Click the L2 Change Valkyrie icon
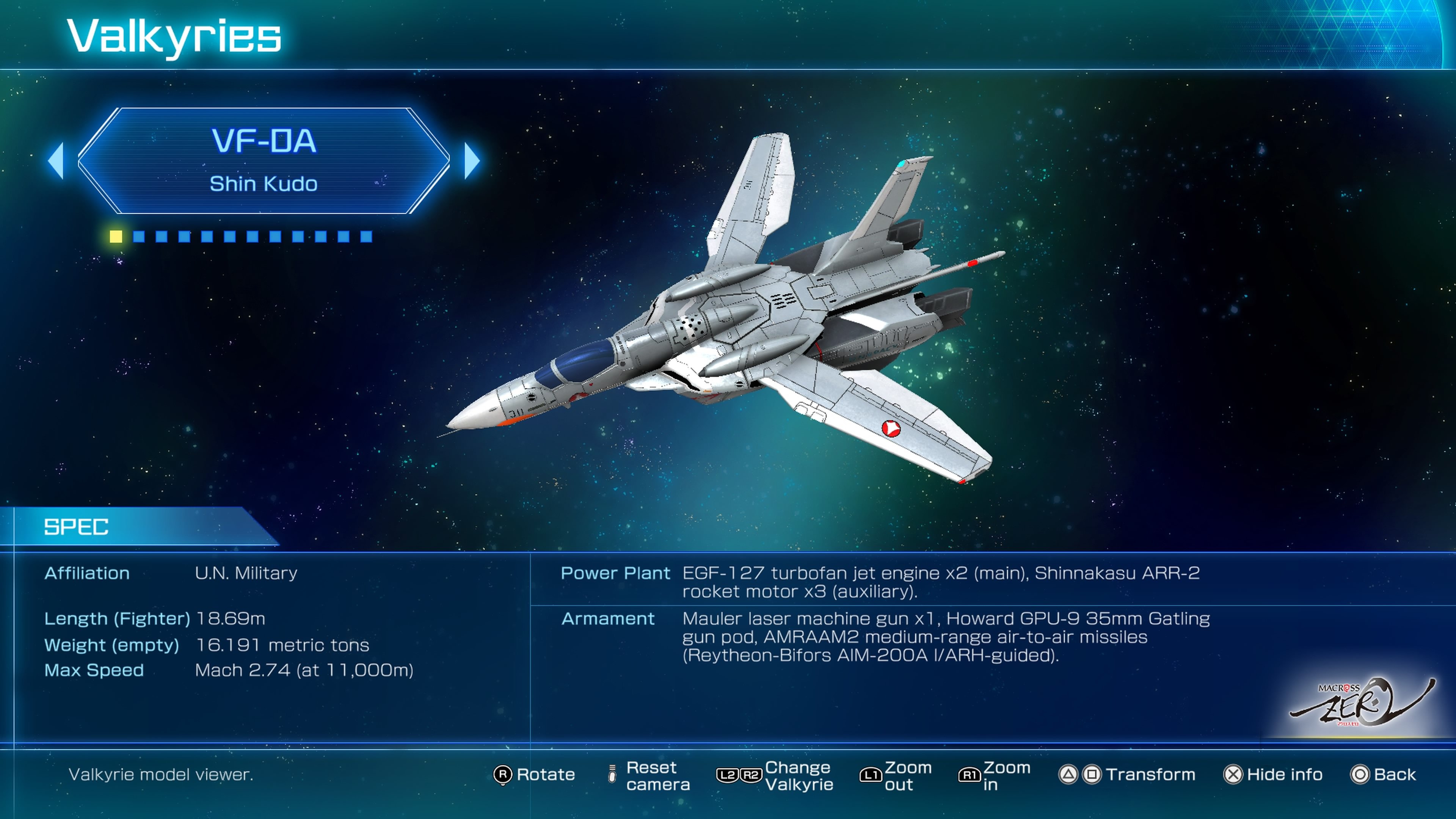The width and height of the screenshot is (1456, 819). tap(728, 775)
